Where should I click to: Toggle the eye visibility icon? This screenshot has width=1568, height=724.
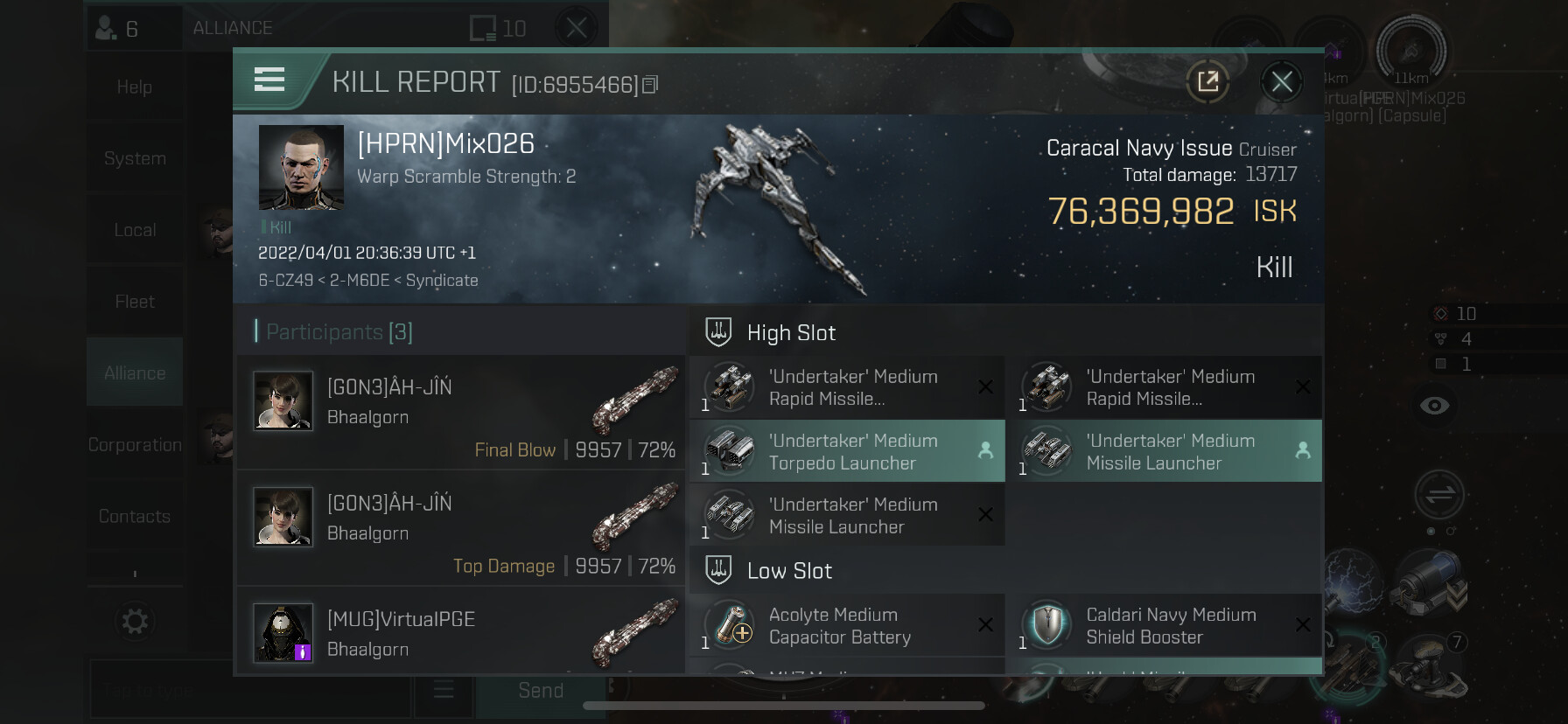pos(1434,406)
